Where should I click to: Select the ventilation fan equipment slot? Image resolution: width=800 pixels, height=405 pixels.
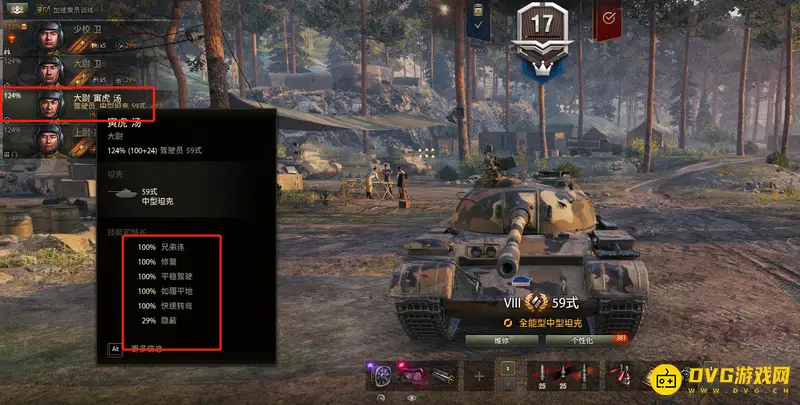[x=381, y=376]
